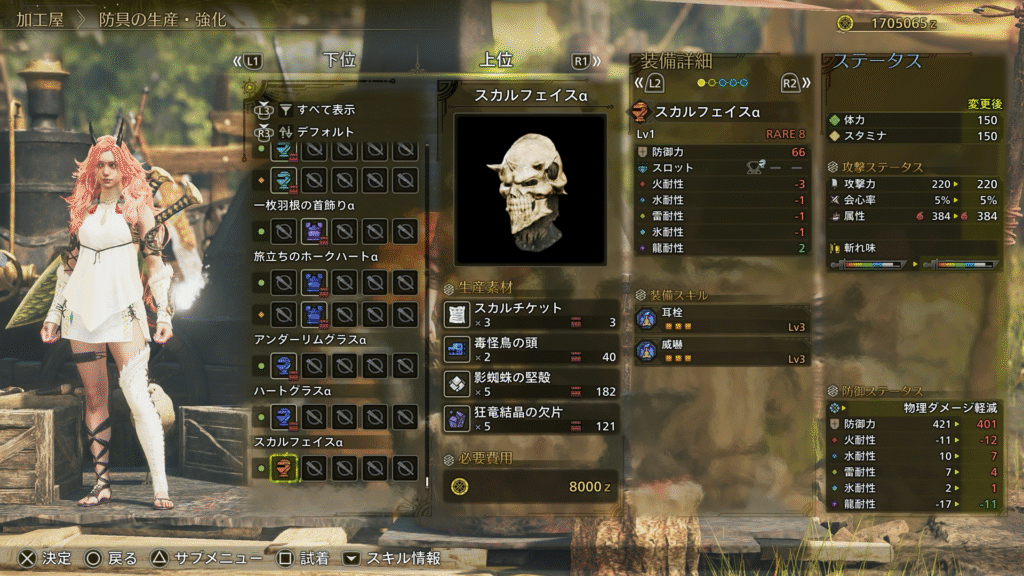Select the スカルフェイスα helmet slot
The width and height of the screenshot is (1024, 576).
tap(284, 467)
